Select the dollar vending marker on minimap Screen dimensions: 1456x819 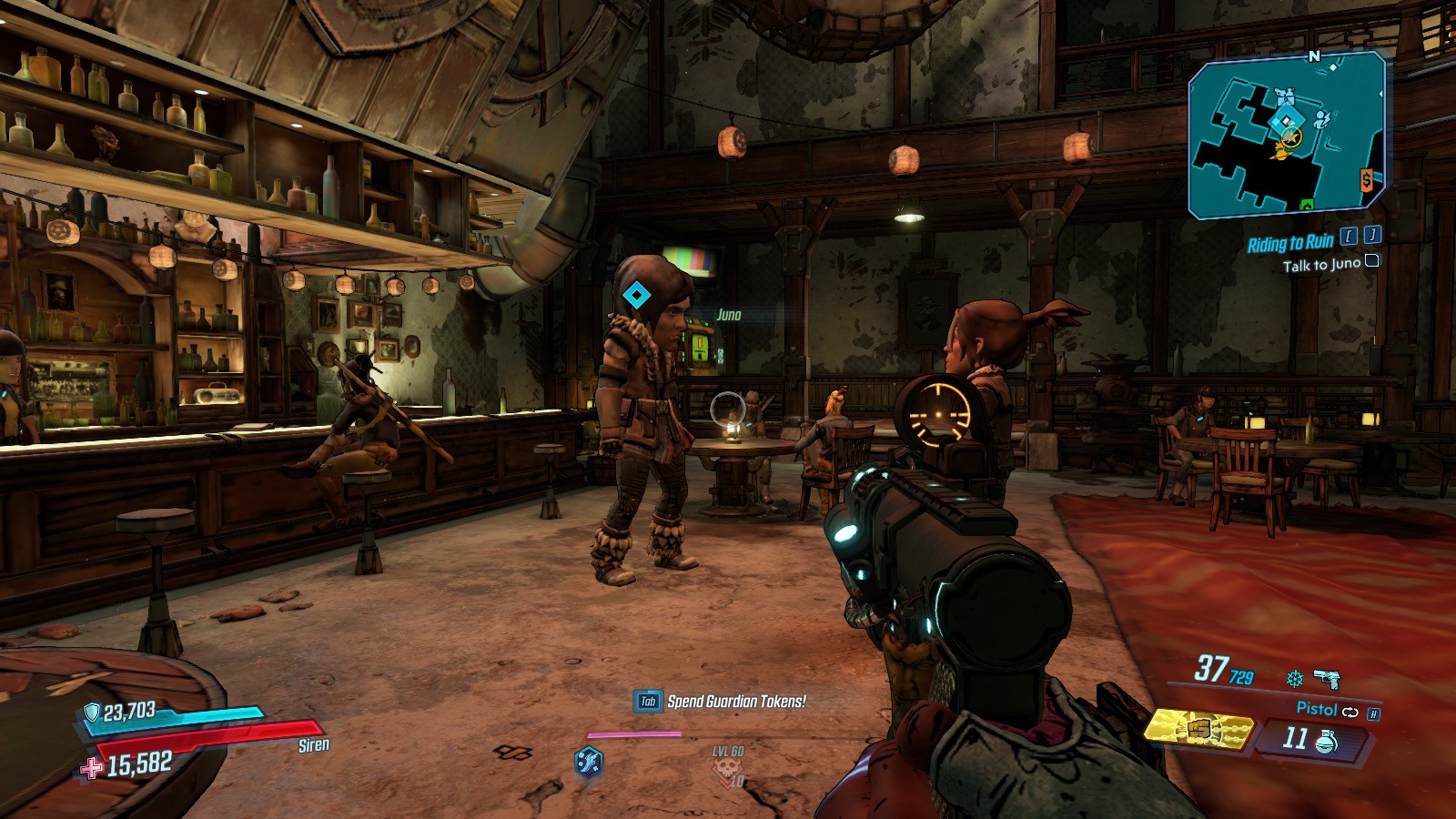click(1366, 180)
